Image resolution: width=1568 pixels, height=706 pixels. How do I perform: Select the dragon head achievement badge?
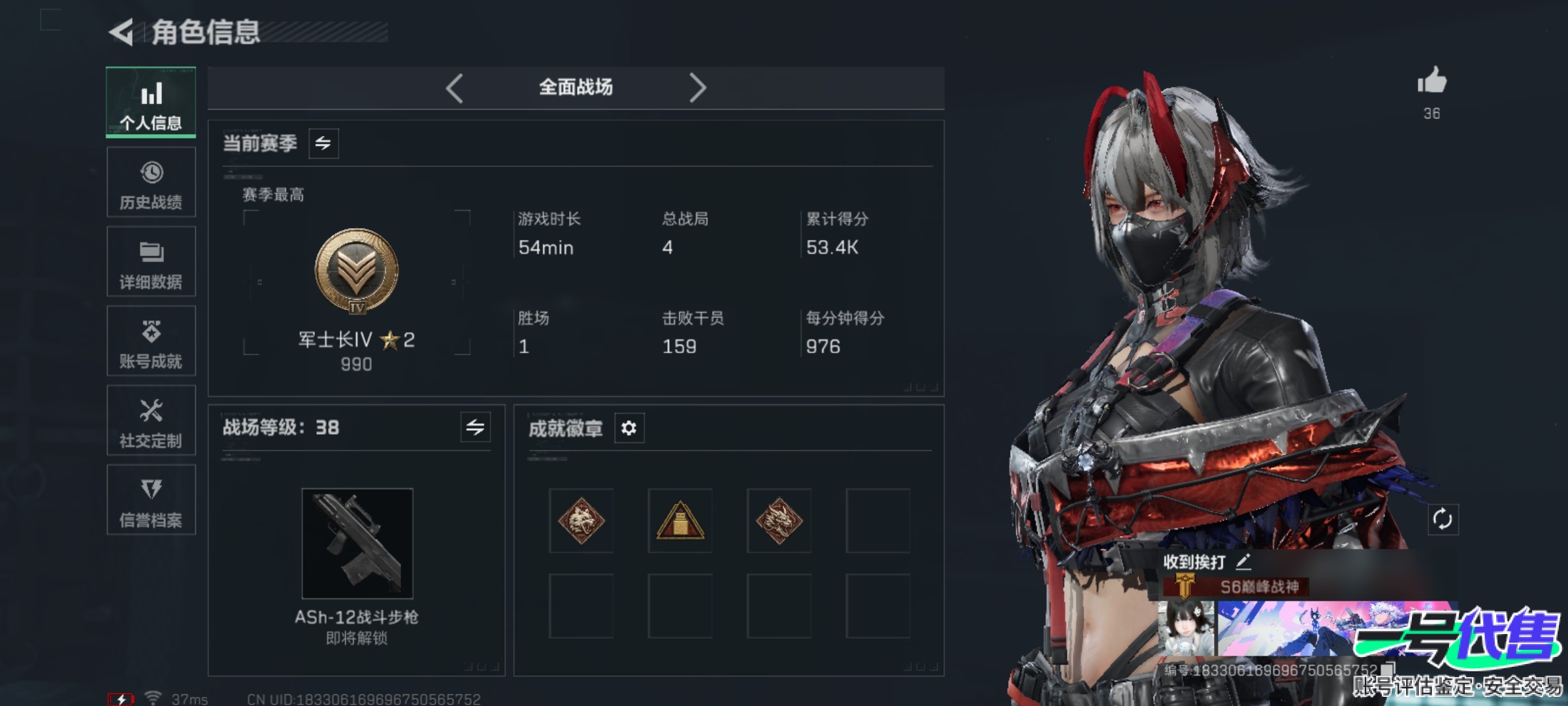(779, 521)
